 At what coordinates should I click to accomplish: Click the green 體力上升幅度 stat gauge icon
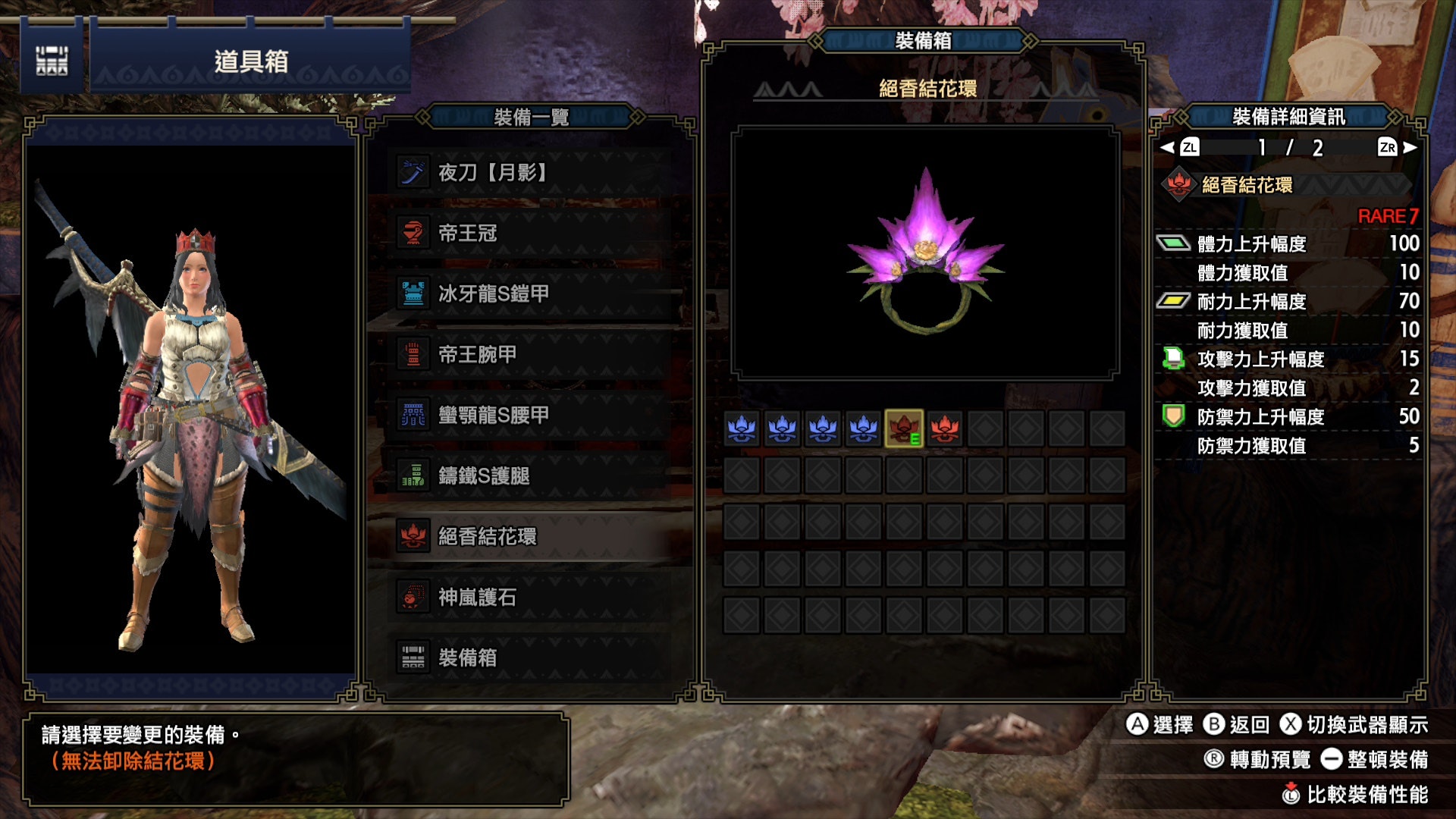point(1175,244)
